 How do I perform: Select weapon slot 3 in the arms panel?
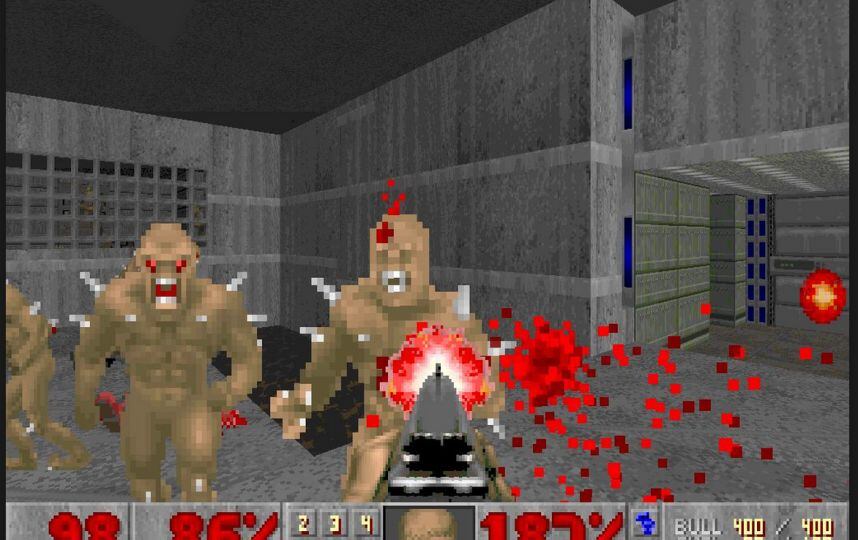click(335, 522)
